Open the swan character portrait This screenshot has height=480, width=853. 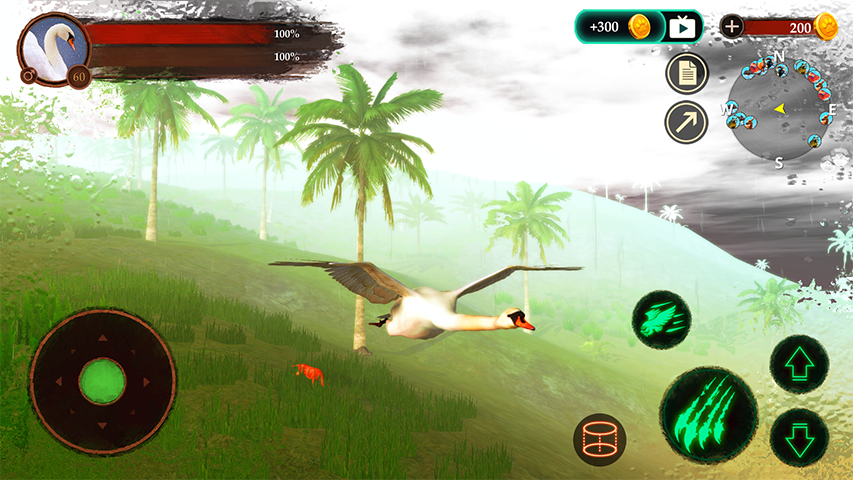point(52,50)
